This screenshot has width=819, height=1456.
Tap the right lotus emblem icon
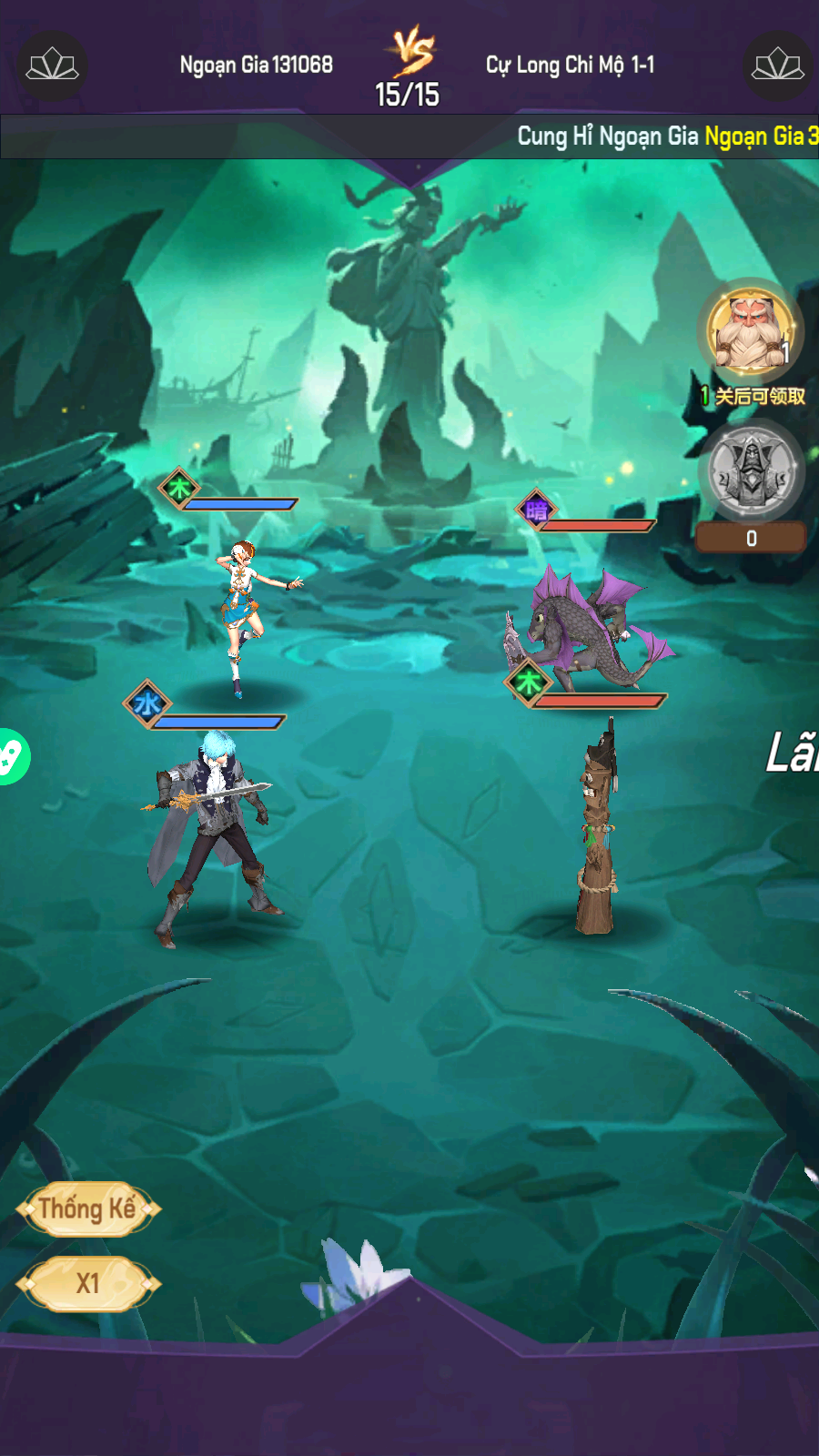[x=777, y=66]
